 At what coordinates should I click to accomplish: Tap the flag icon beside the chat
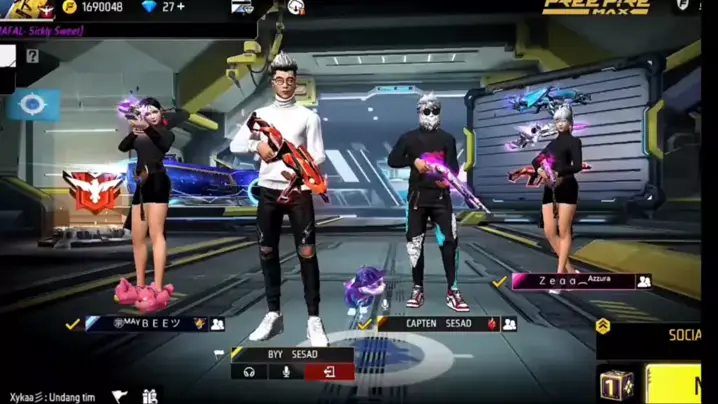[119, 397]
